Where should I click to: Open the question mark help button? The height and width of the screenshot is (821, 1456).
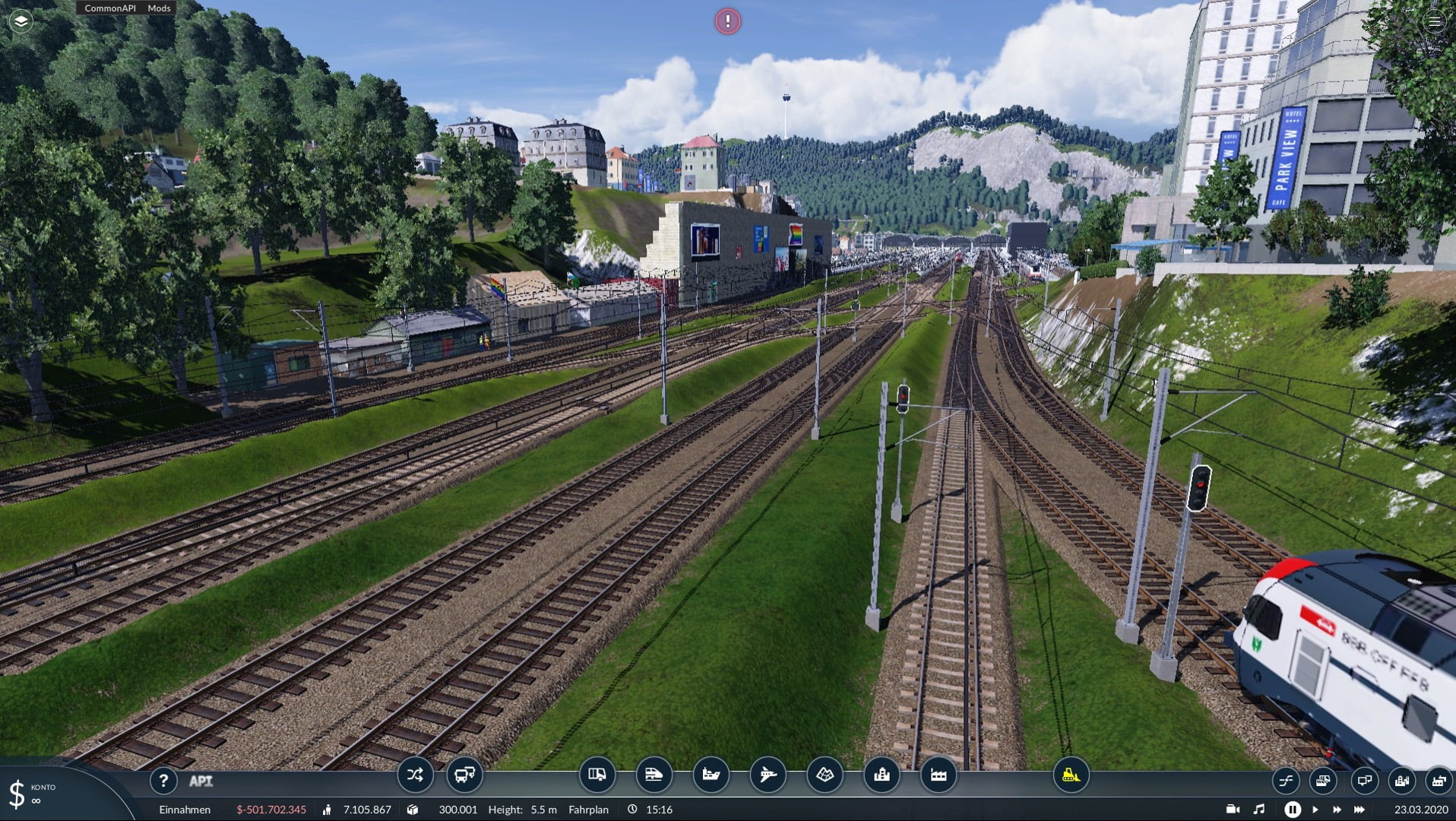pyautogui.click(x=163, y=780)
